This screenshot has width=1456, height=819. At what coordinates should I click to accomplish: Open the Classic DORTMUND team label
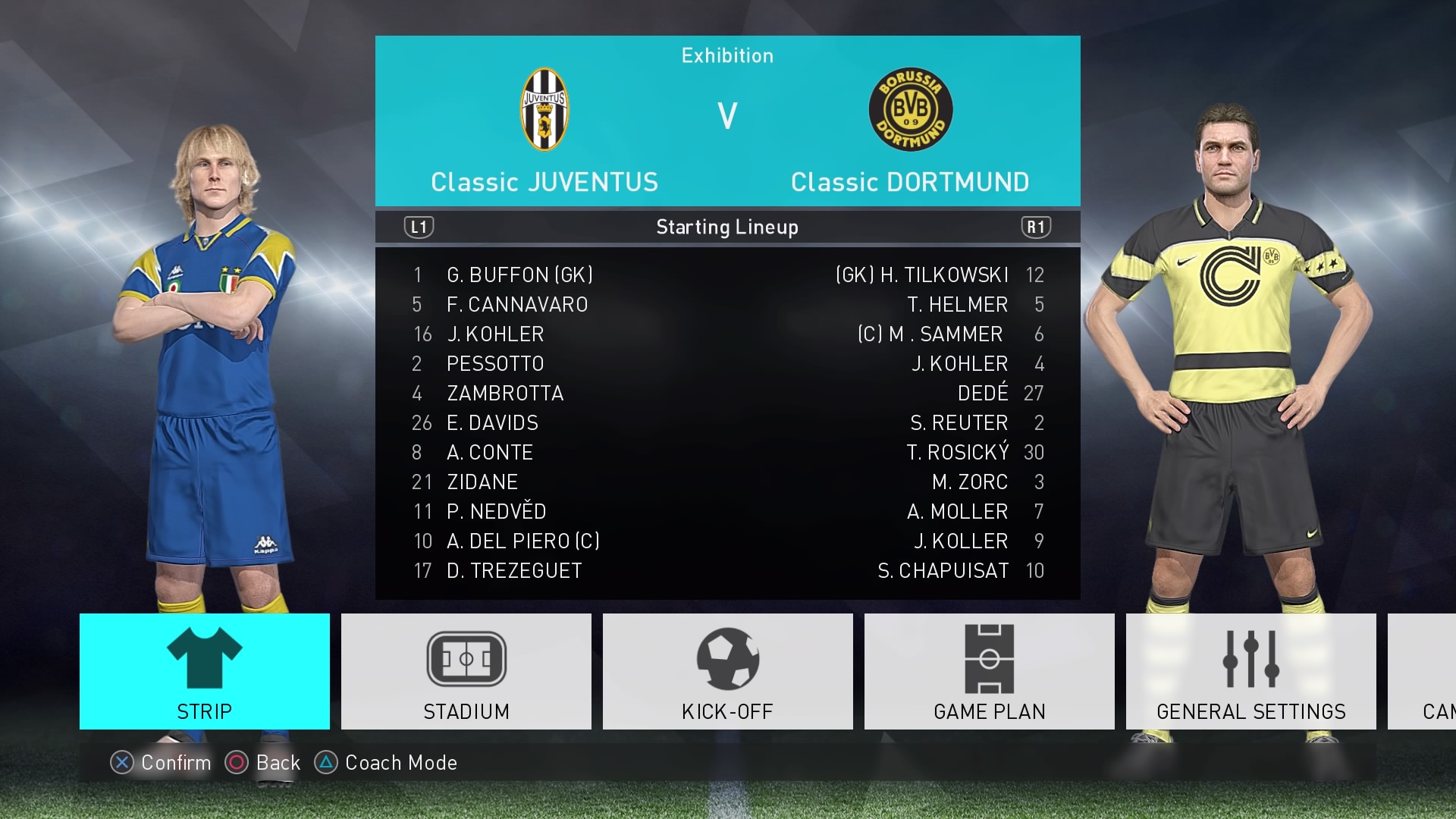pyautogui.click(x=909, y=182)
